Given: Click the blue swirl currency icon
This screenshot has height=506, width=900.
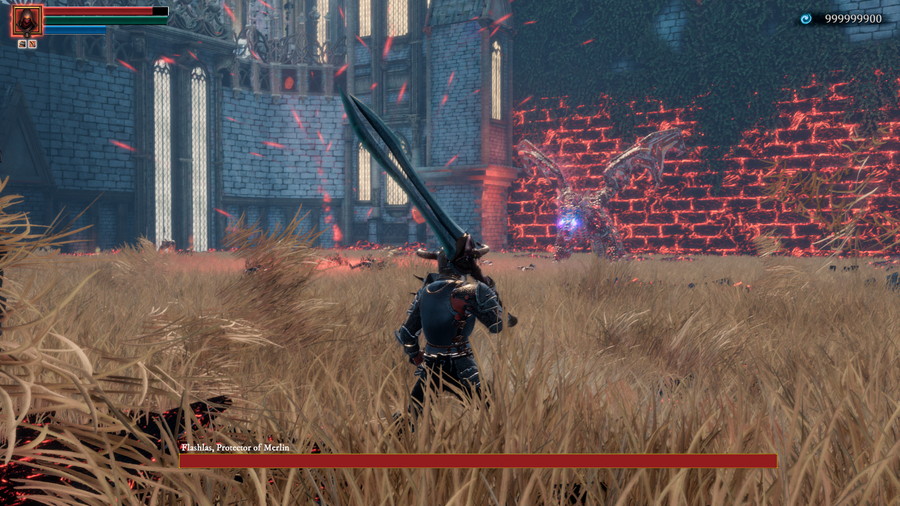Looking at the screenshot, I should tap(807, 18).
